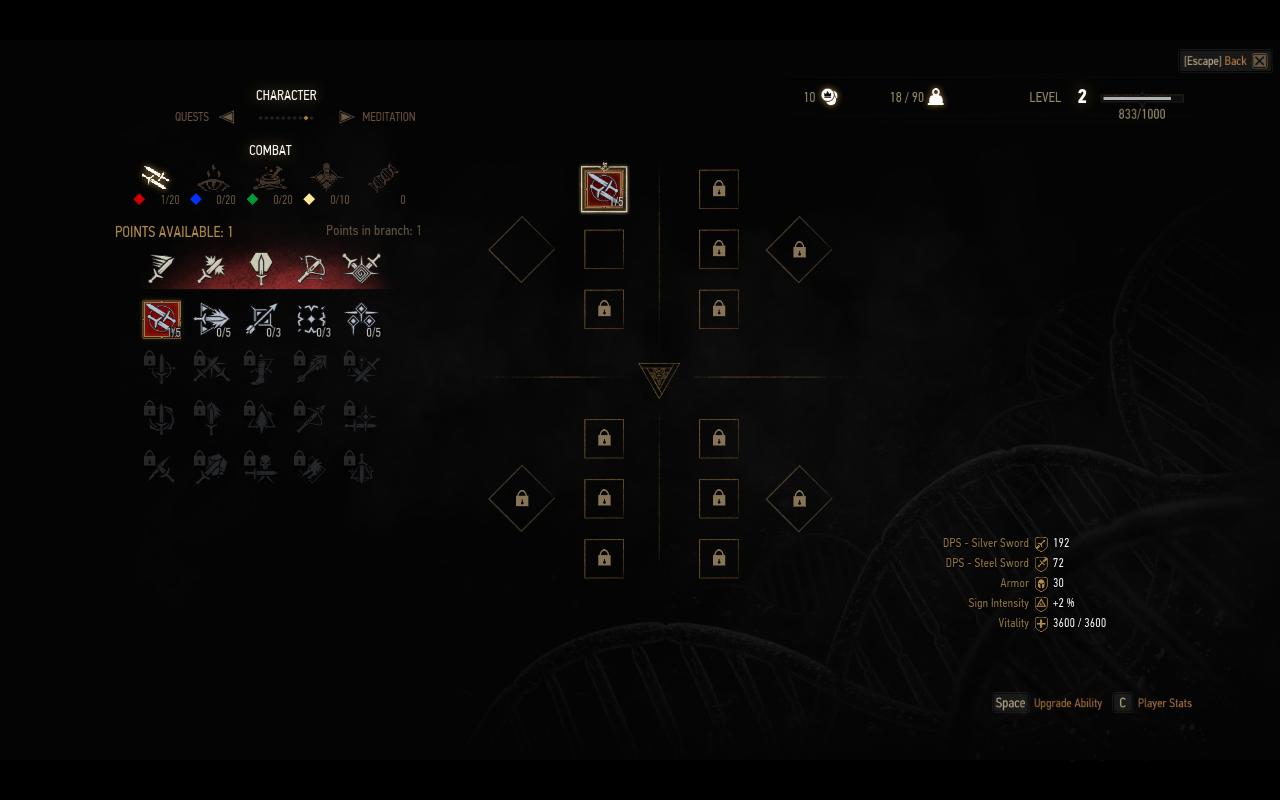Click the equipped crossed-swords skill slot

pyautogui.click(x=604, y=189)
